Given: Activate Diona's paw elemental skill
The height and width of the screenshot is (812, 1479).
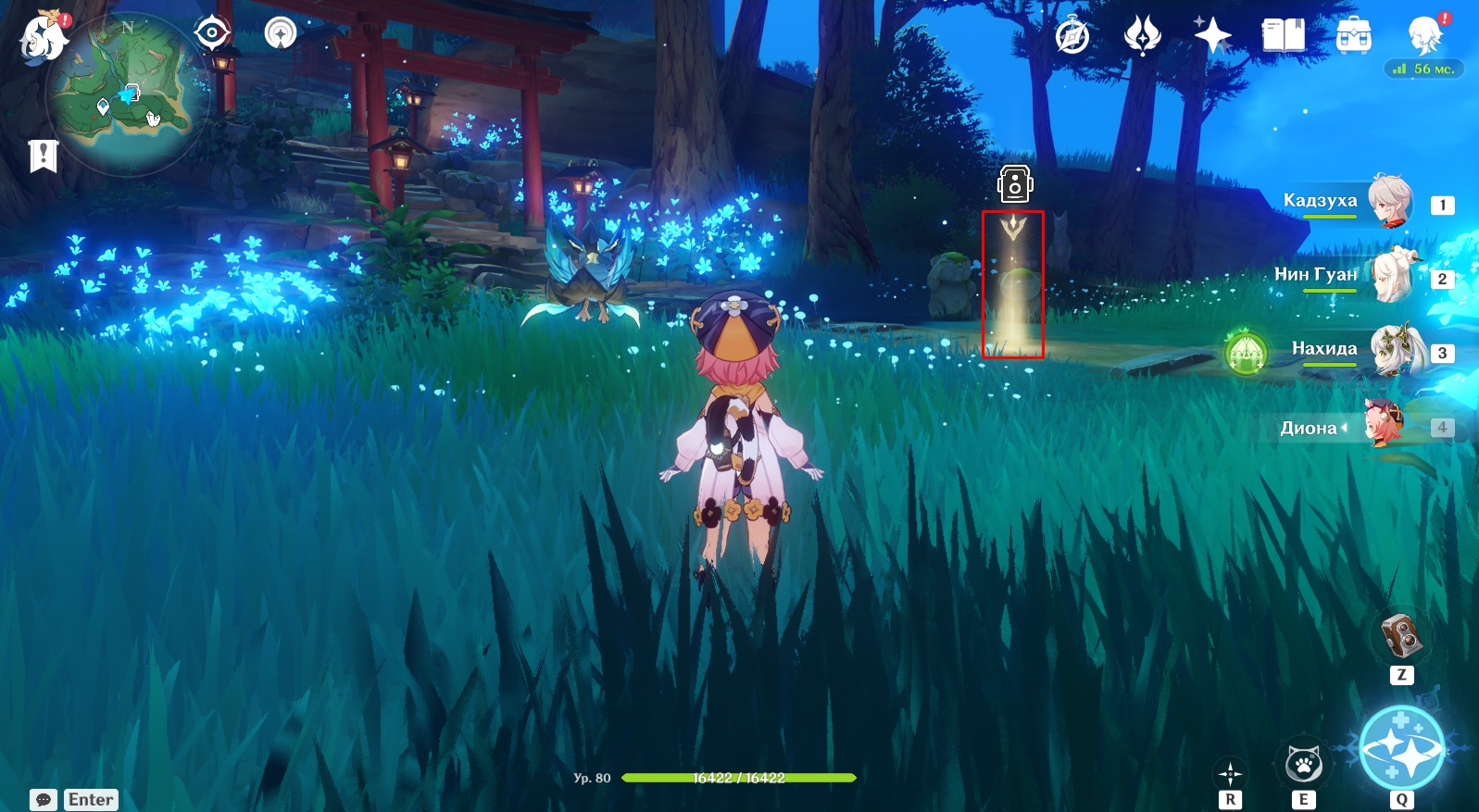Looking at the screenshot, I should click(x=1303, y=765).
